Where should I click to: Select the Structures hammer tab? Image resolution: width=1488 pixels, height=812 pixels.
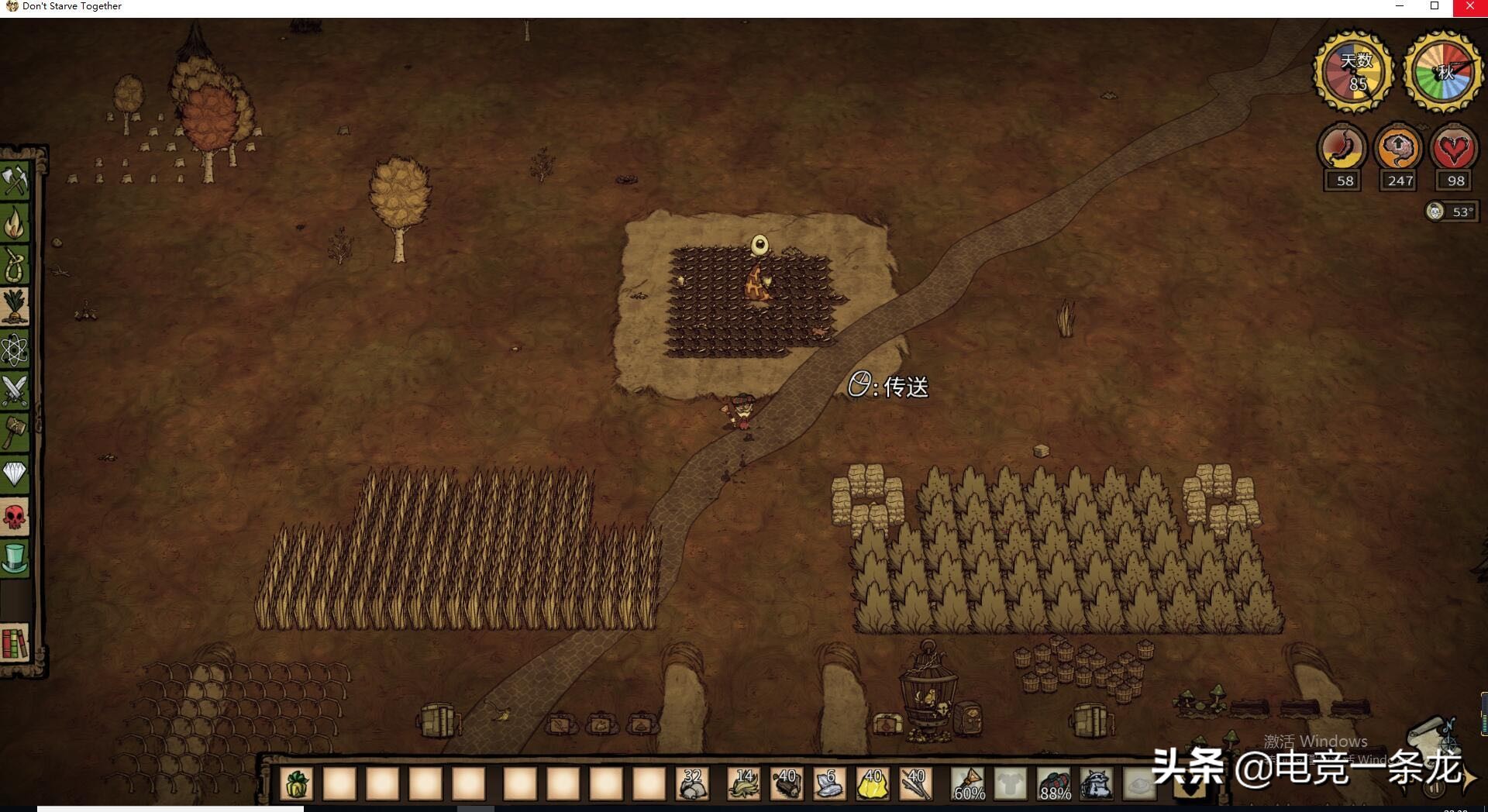click(15, 432)
